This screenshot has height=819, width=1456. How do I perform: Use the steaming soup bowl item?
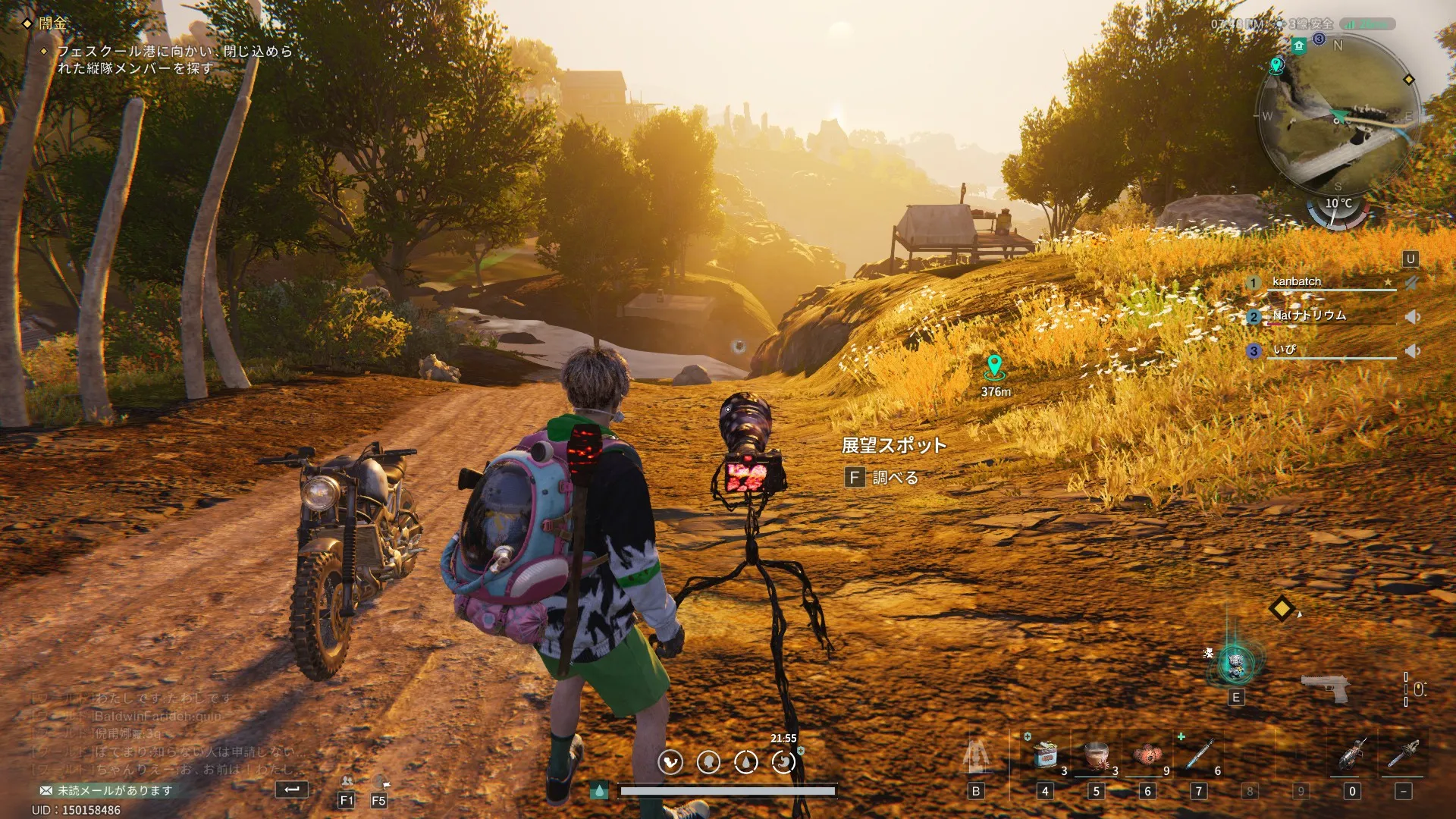1097,755
